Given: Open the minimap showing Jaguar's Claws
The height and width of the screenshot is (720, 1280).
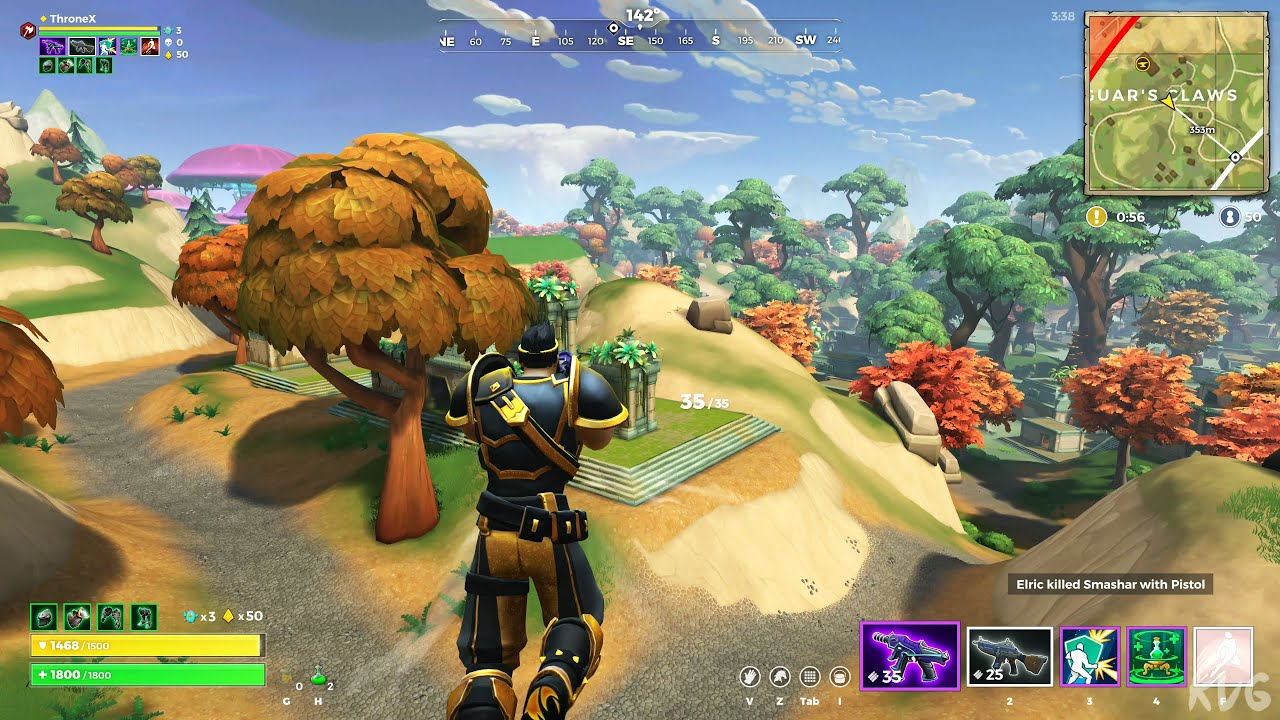Looking at the screenshot, I should [1176, 103].
